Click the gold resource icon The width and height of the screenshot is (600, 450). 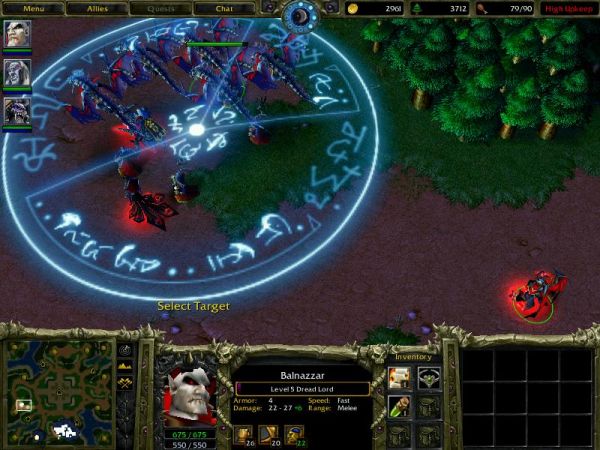coord(355,8)
